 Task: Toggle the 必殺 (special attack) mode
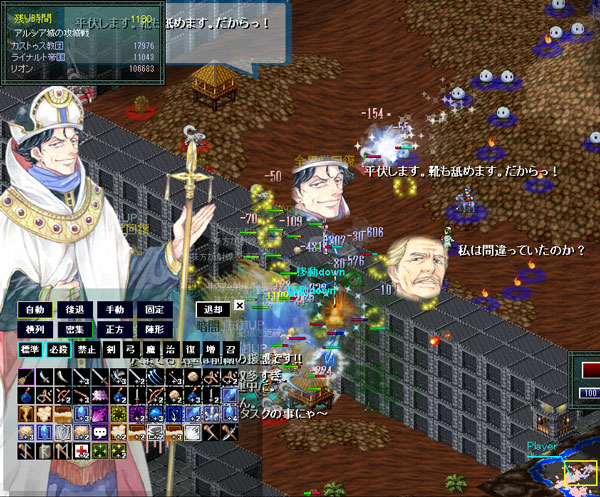point(58,350)
